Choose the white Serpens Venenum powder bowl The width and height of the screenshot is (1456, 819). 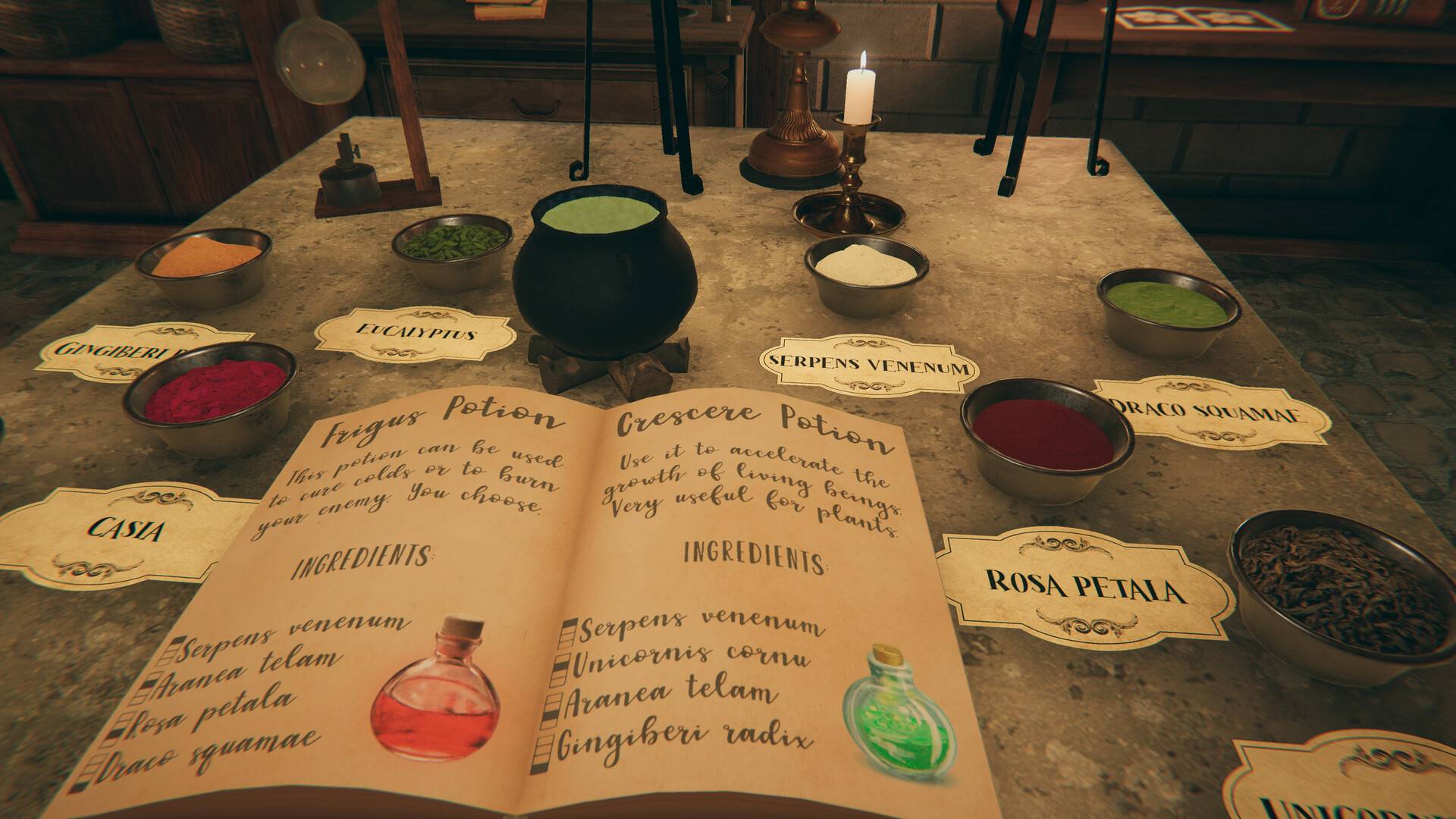(x=865, y=273)
